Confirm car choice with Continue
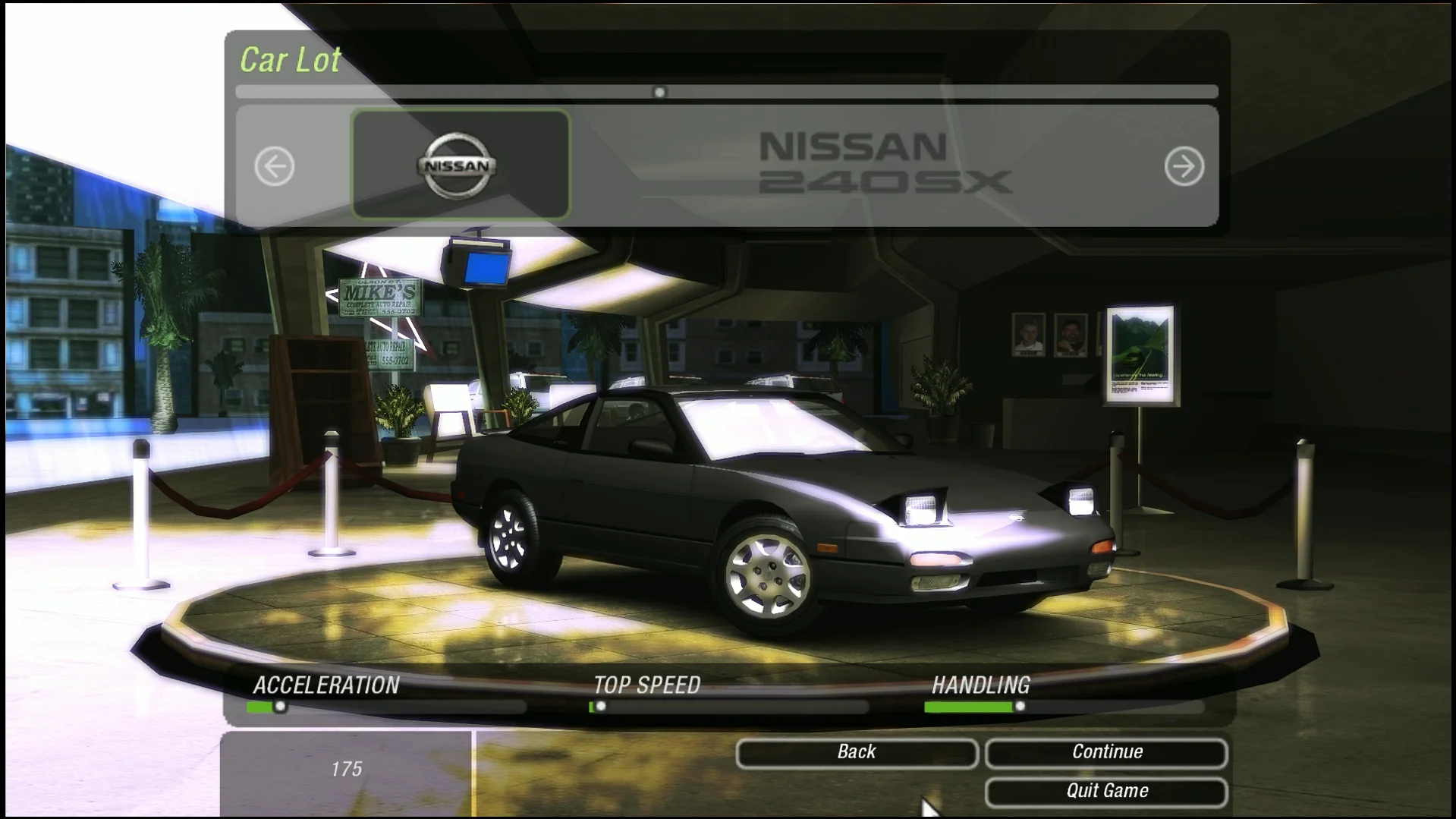Image resolution: width=1456 pixels, height=819 pixels. pos(1106,752)
